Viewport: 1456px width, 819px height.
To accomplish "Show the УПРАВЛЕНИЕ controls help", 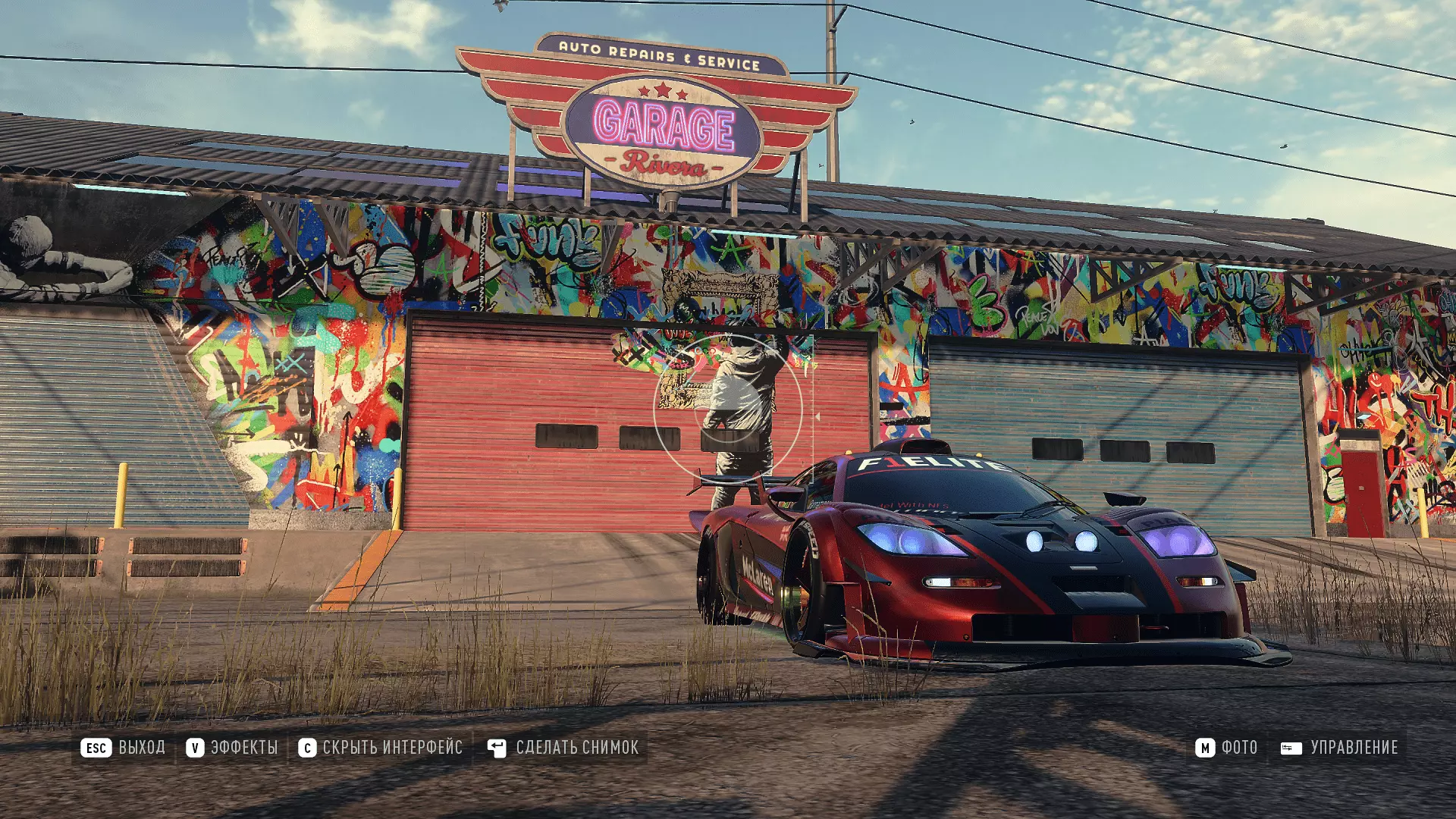I will [1339, 748].
